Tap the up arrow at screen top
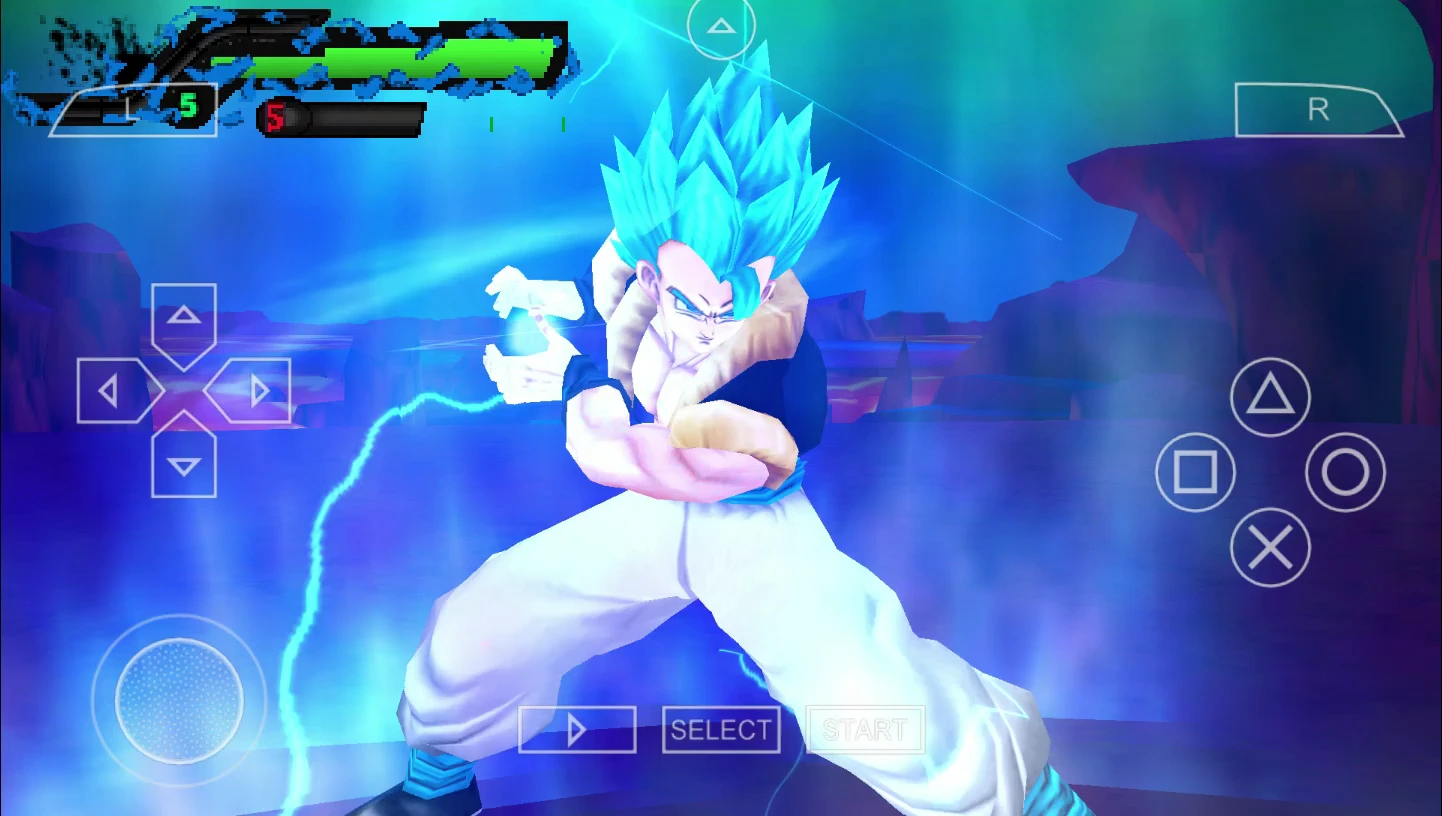 pyautogui.click(x=721, y=26)
